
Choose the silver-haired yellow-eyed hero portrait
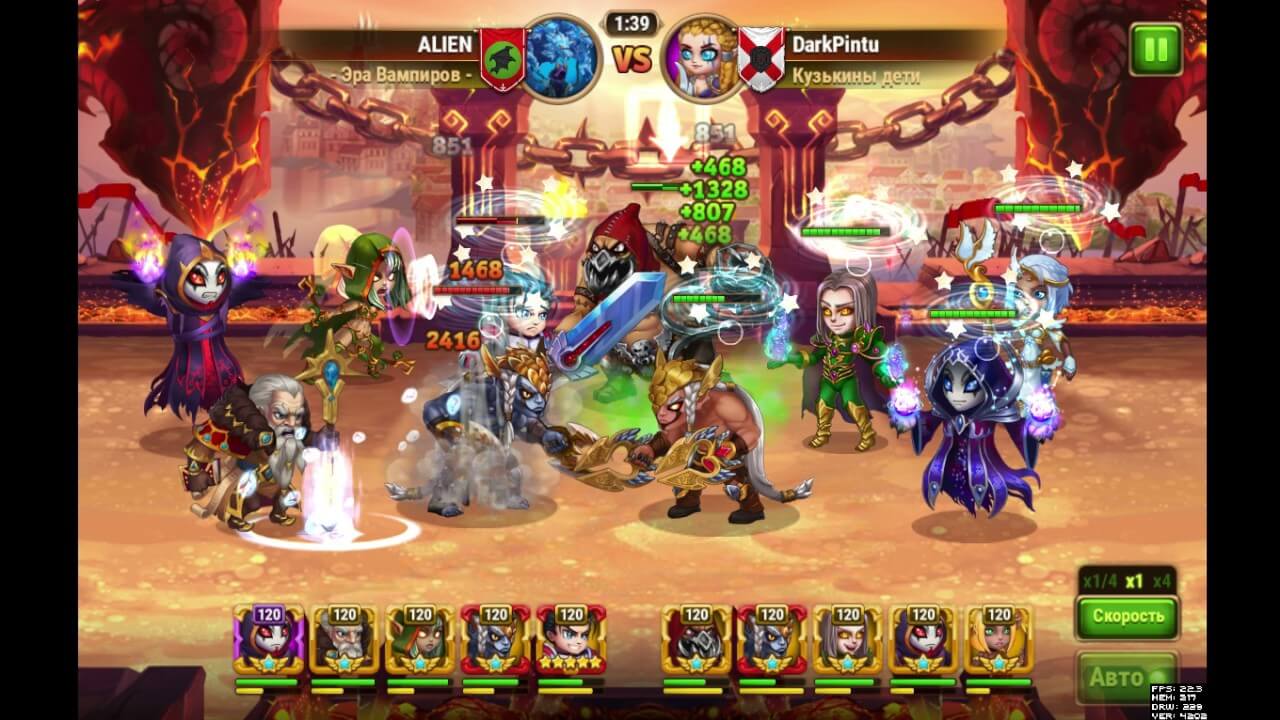coord(847,640)
